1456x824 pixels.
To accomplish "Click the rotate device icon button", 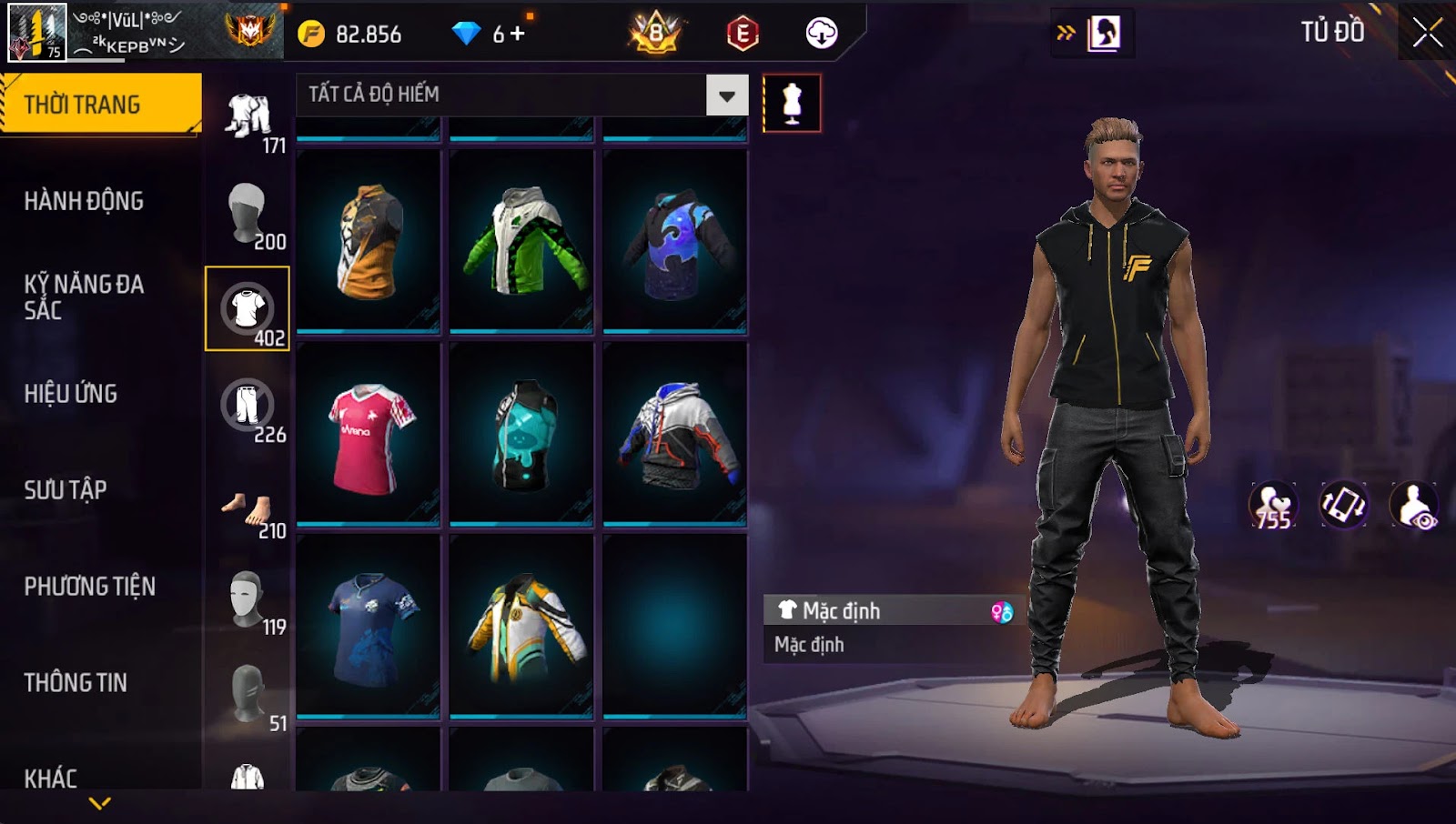I will click(1343, 506).
